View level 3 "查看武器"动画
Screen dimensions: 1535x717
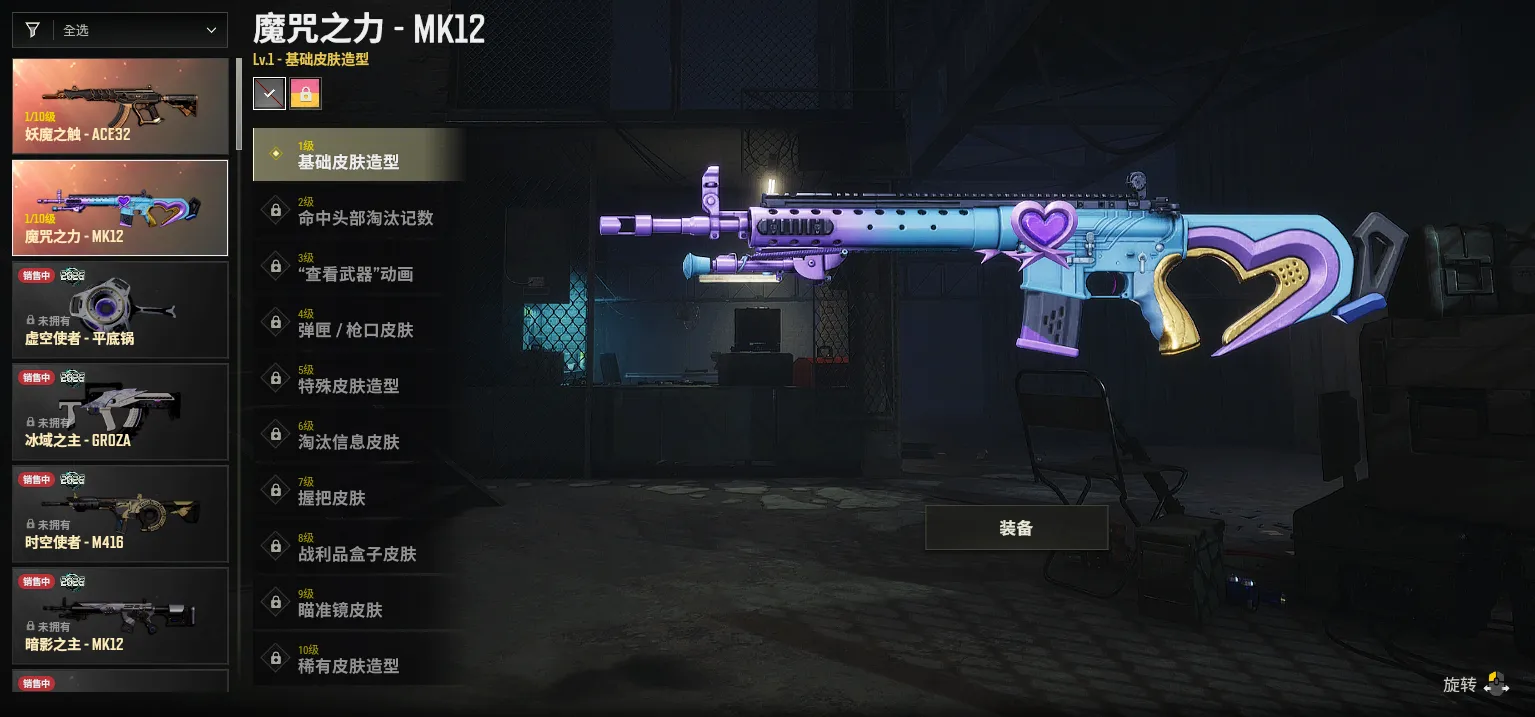[358, 266]
